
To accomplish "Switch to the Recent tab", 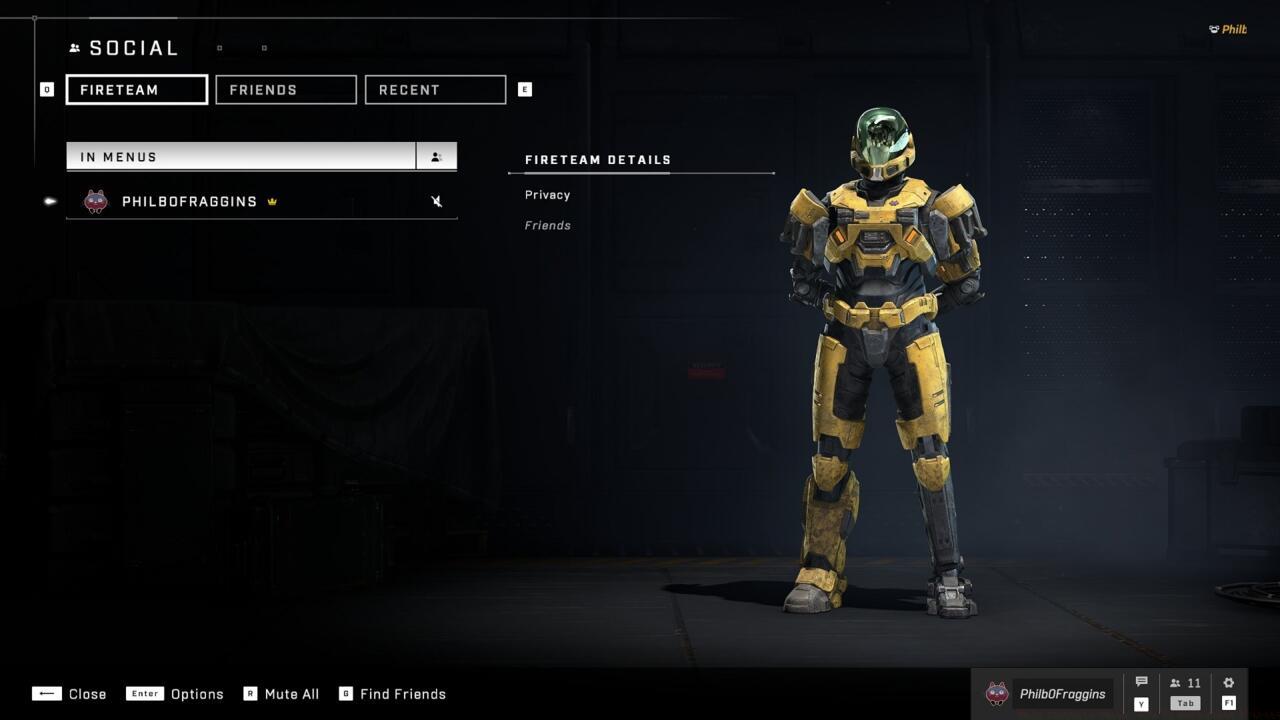I will point(435,89).
